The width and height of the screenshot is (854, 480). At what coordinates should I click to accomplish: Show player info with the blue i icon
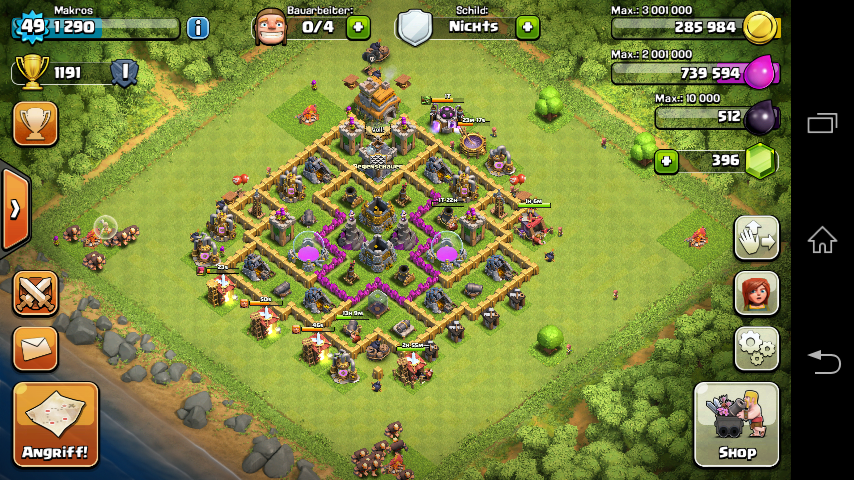click(x=198, y=27)
